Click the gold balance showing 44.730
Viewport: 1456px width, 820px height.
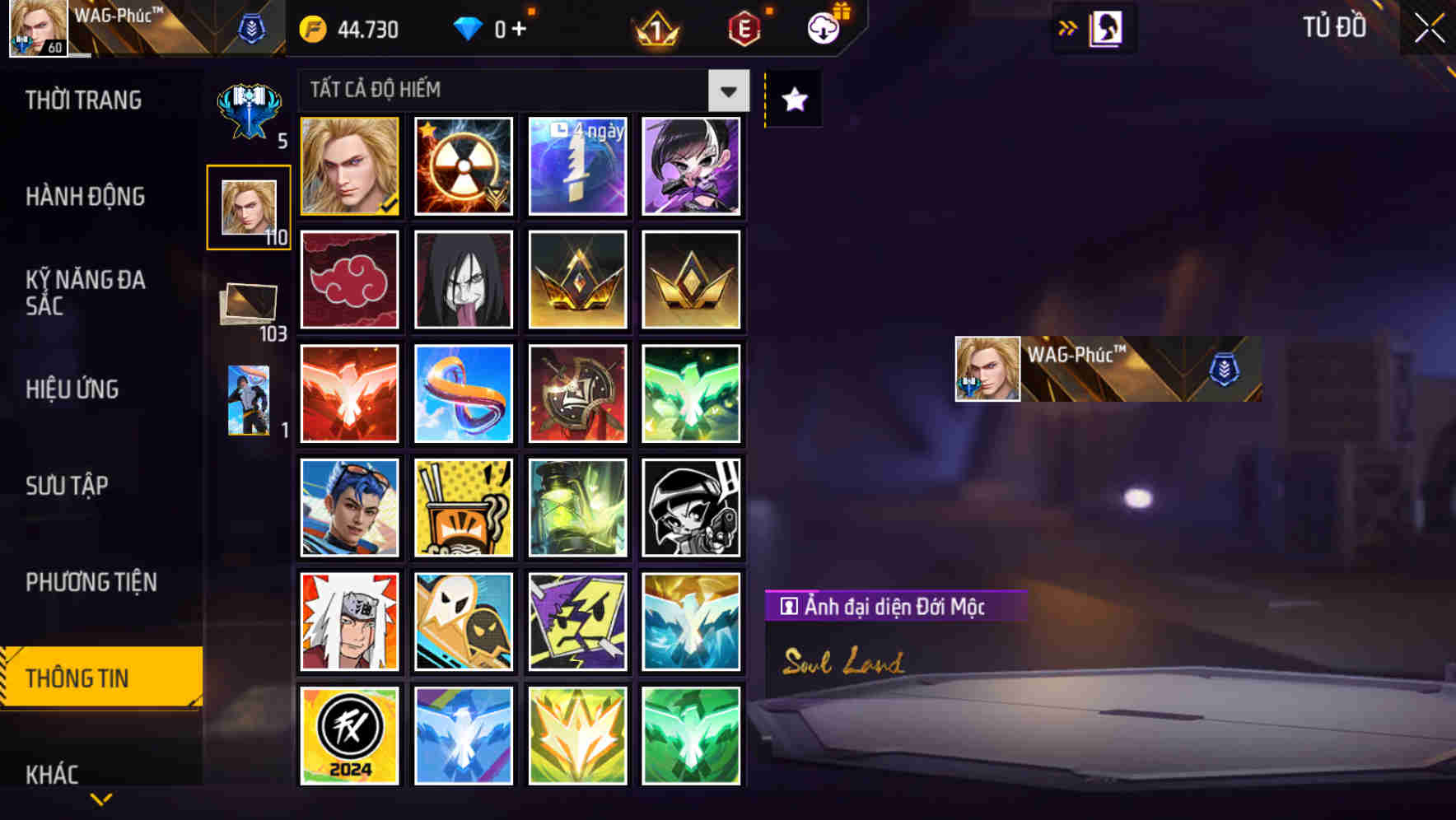pyautogui.click(x=347, y=29)
